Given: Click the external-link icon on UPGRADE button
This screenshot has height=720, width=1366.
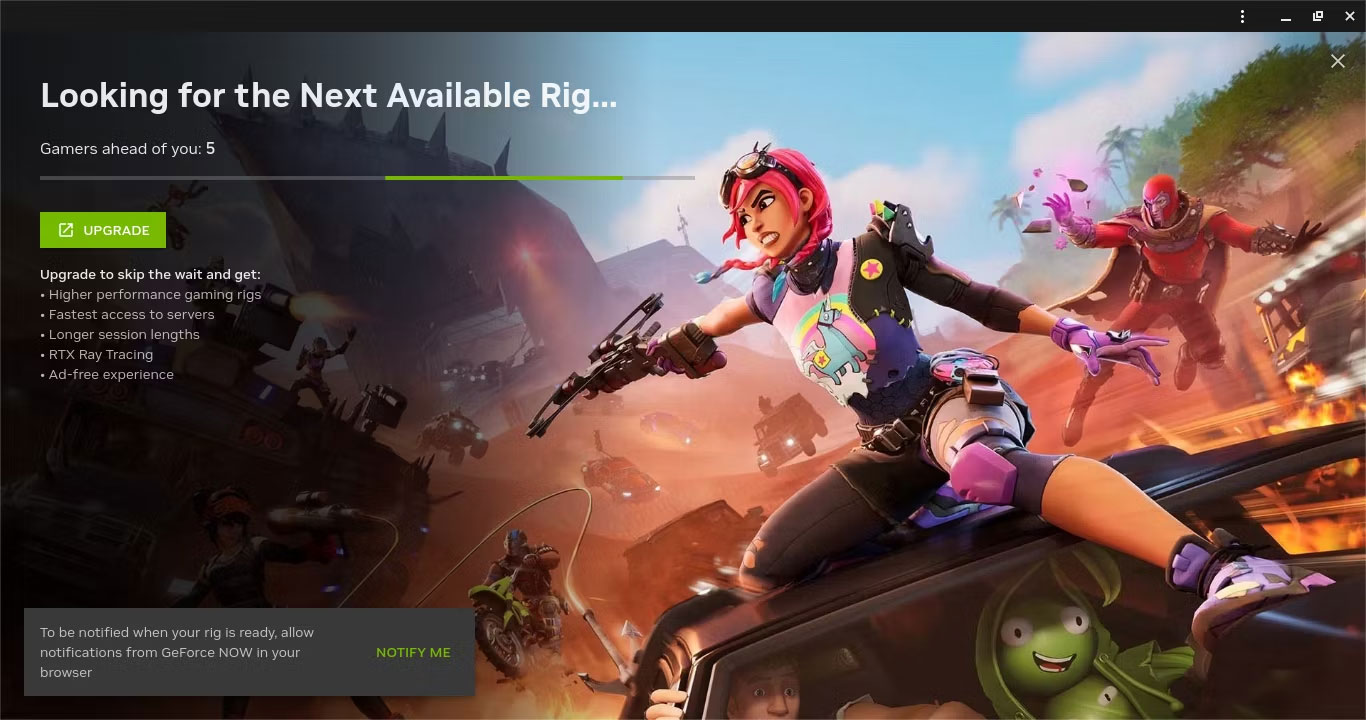Looking at the screenshot, I should click(x=65, y=230).
